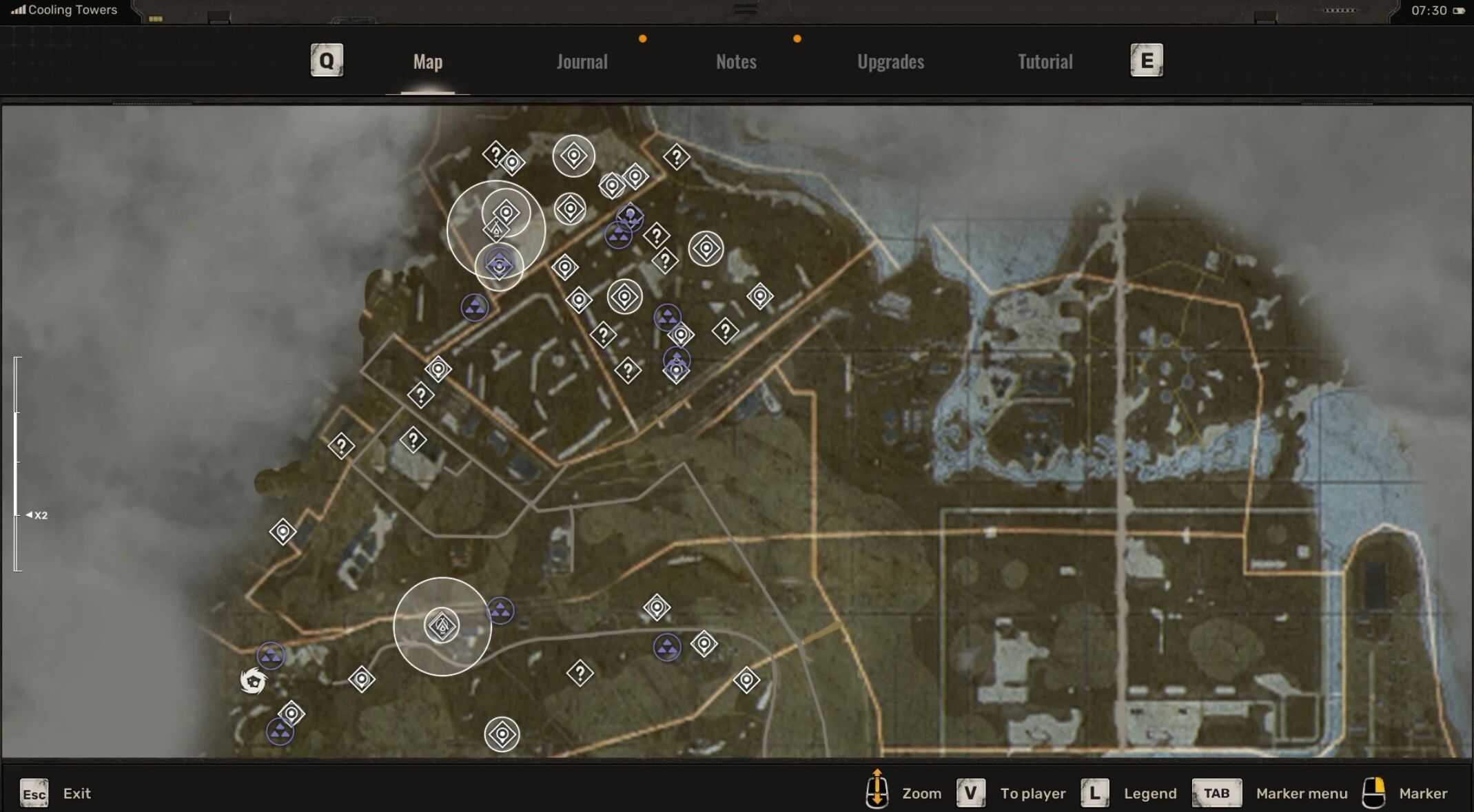The height and width of the screenshot is (812, 1474).
Task: Switch to the Journal tab
Action: click(582, 62)
